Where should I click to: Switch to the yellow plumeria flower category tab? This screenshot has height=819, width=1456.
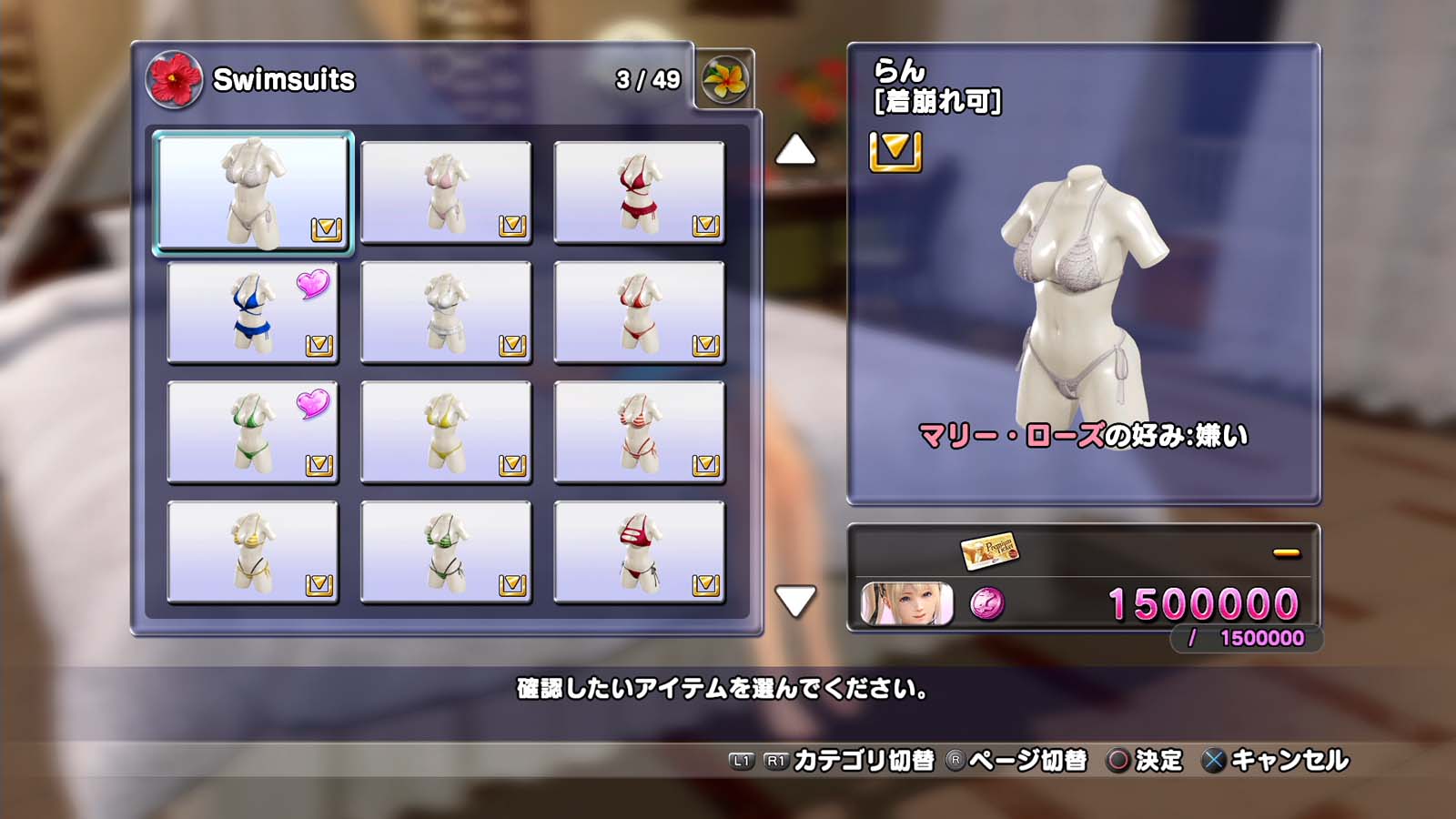click(x=725, y=79)
